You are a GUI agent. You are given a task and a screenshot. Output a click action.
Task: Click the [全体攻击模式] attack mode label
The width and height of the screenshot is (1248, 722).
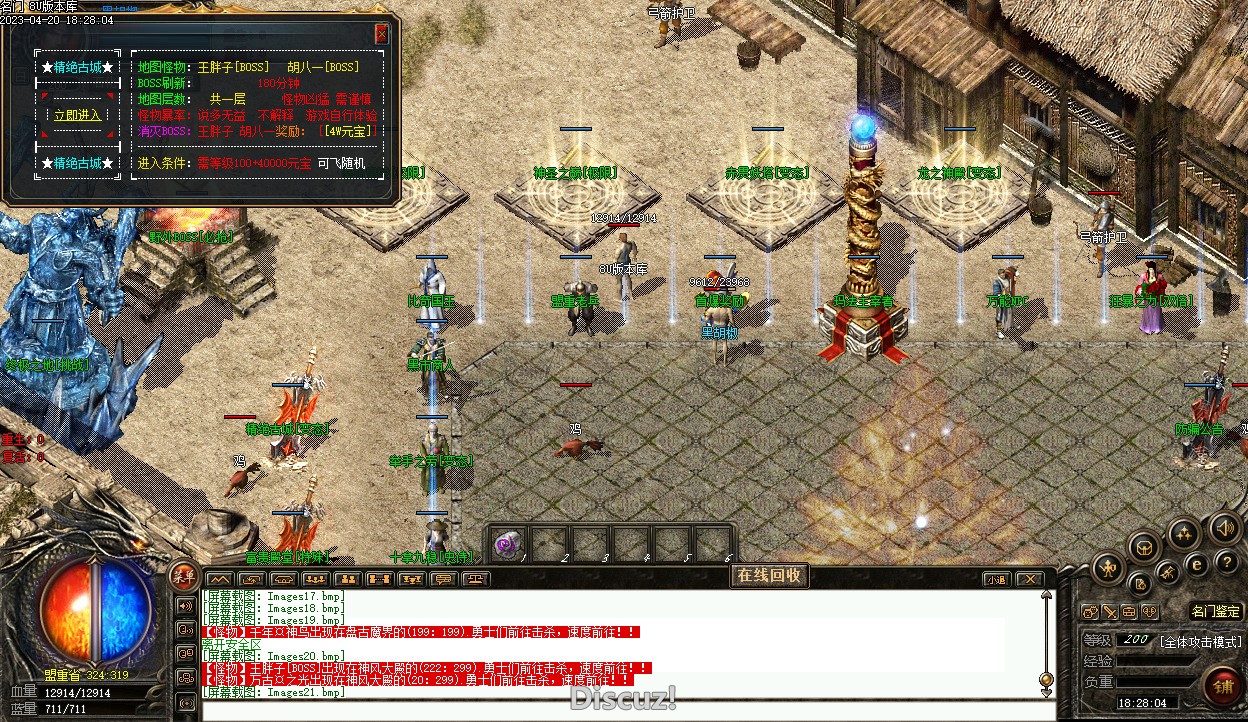click(x=1200, y=641)
